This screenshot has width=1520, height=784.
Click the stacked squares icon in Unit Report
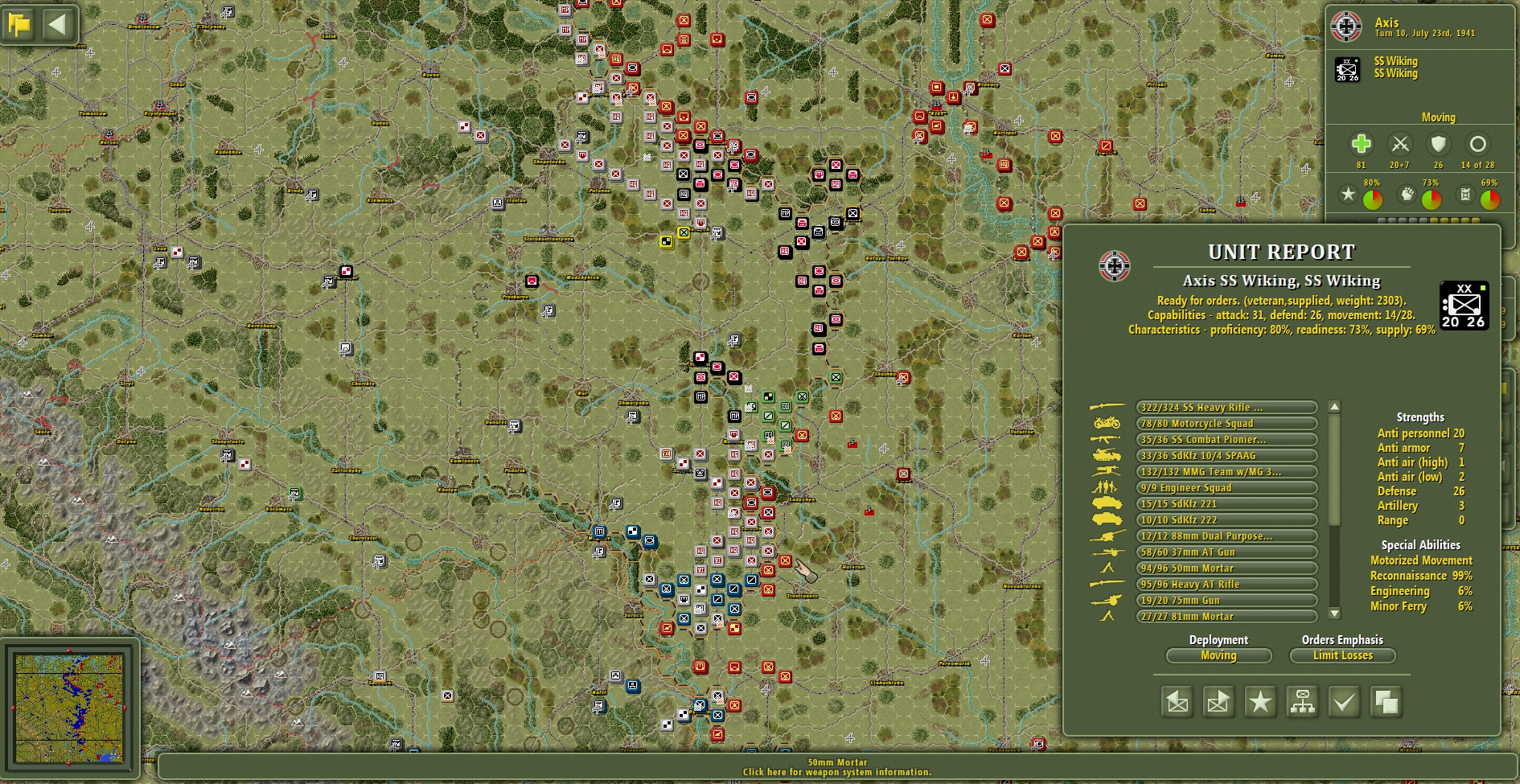(1387, 701)
